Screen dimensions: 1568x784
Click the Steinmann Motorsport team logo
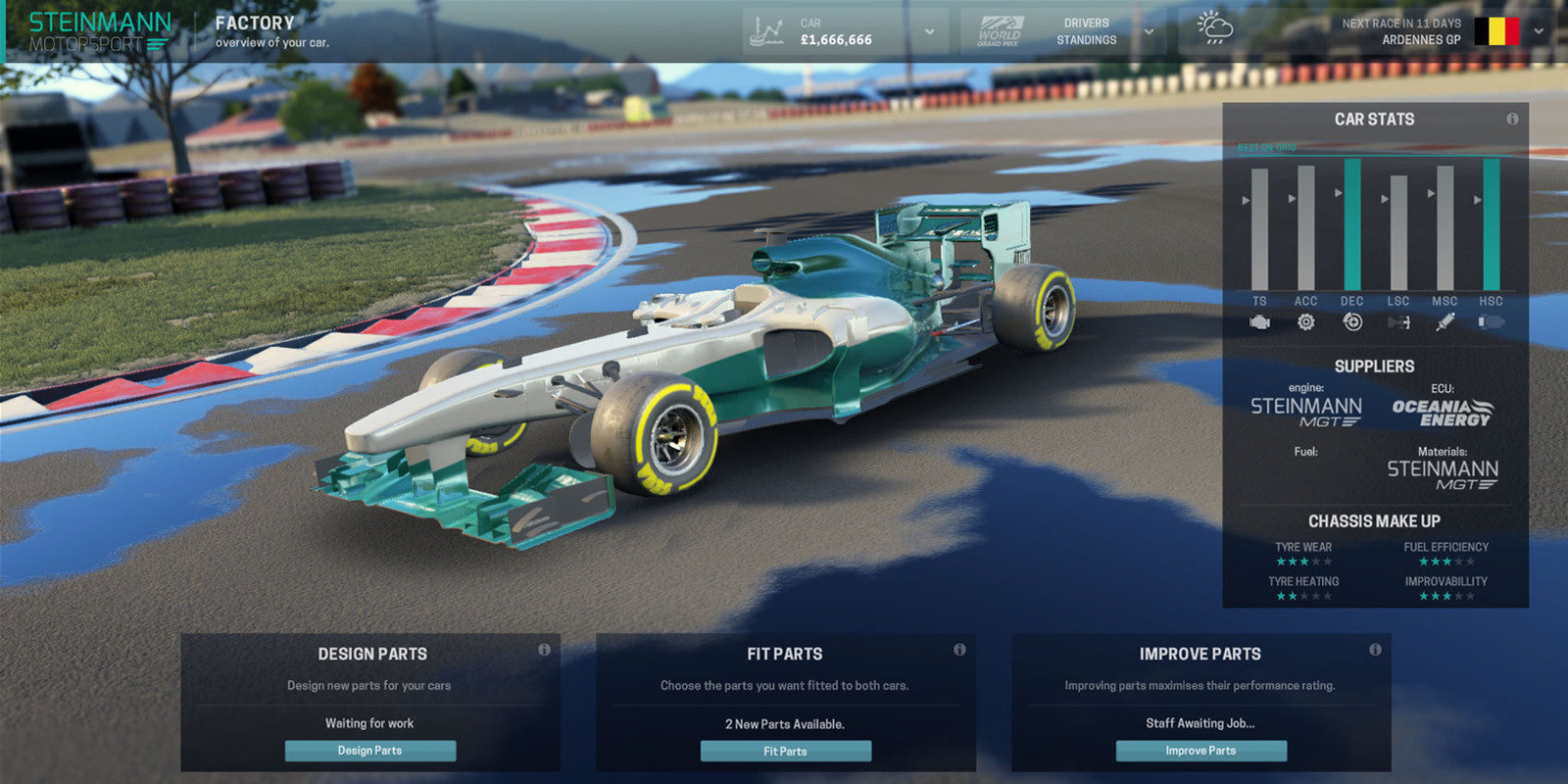(99, 31)
